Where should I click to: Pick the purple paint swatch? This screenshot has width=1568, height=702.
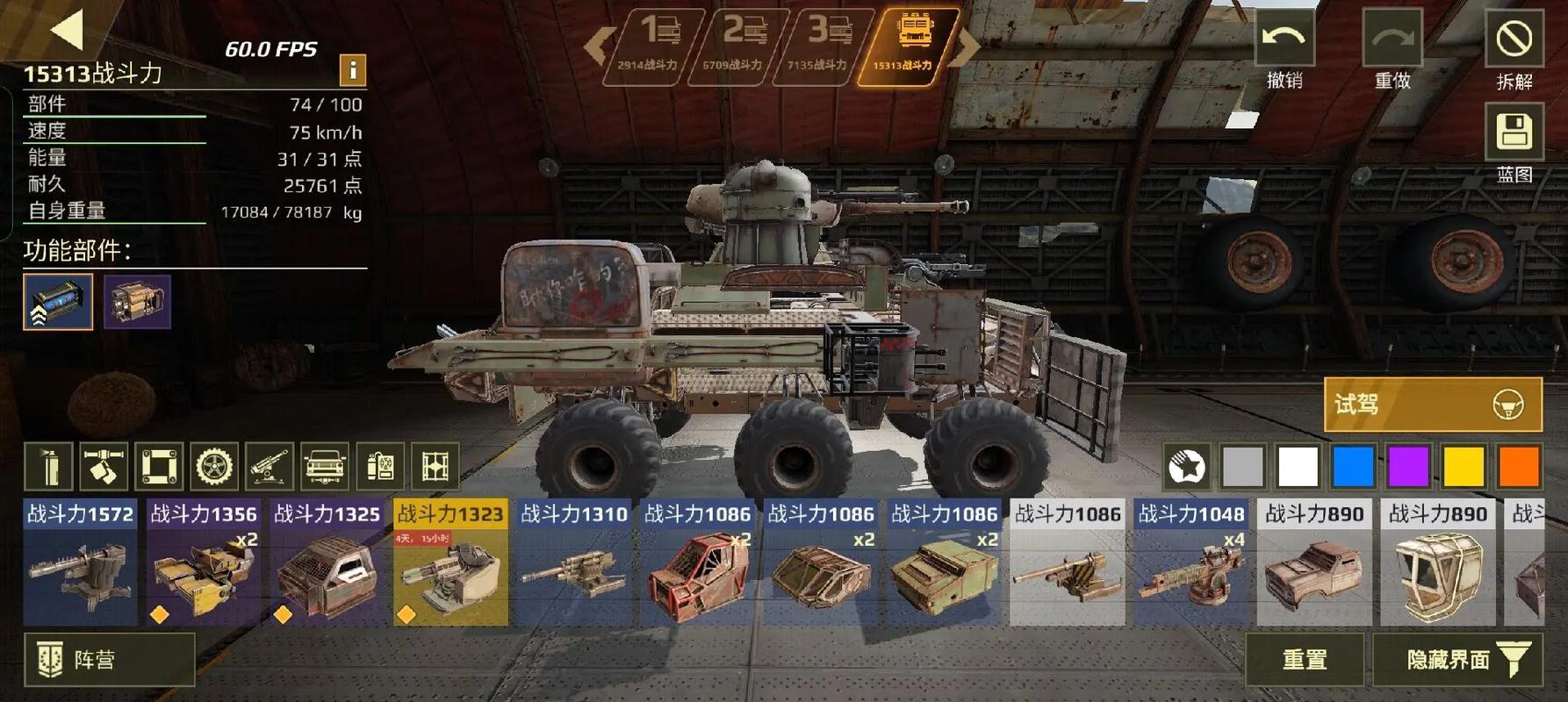pyautogui.click(x=1408, y=466)
